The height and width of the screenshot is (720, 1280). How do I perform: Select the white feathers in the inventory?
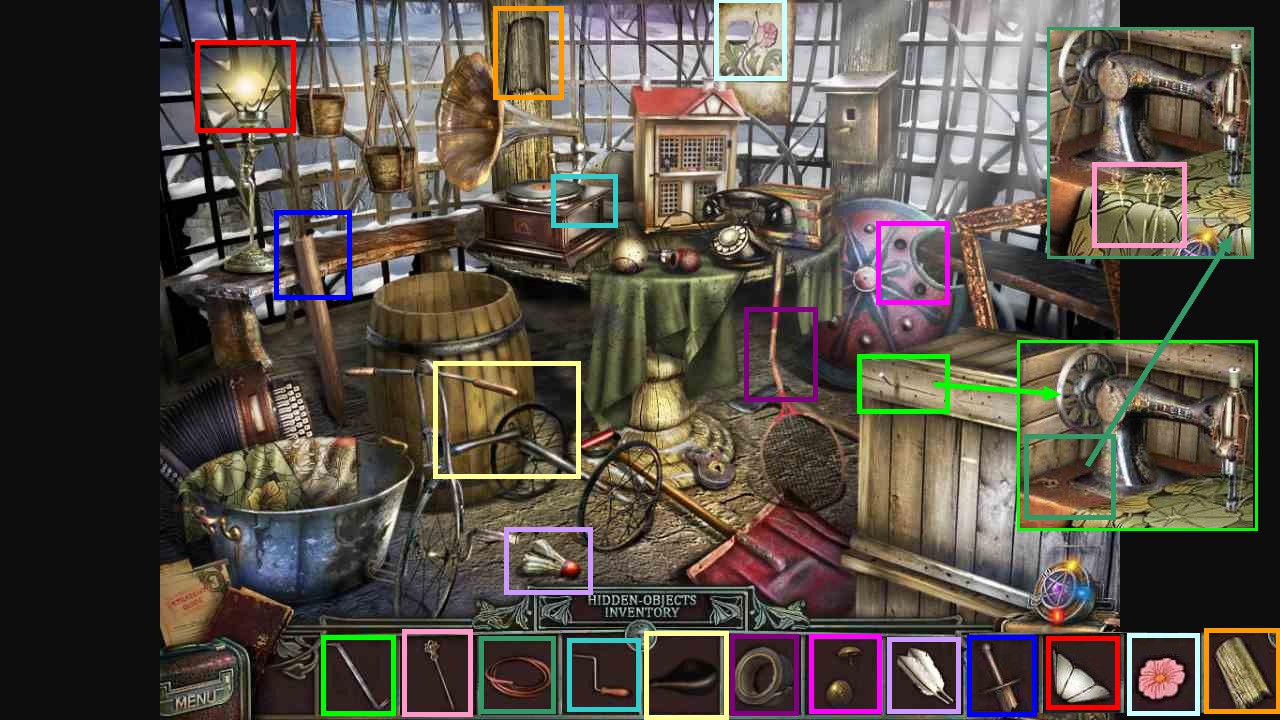click(x=925, y=675)
